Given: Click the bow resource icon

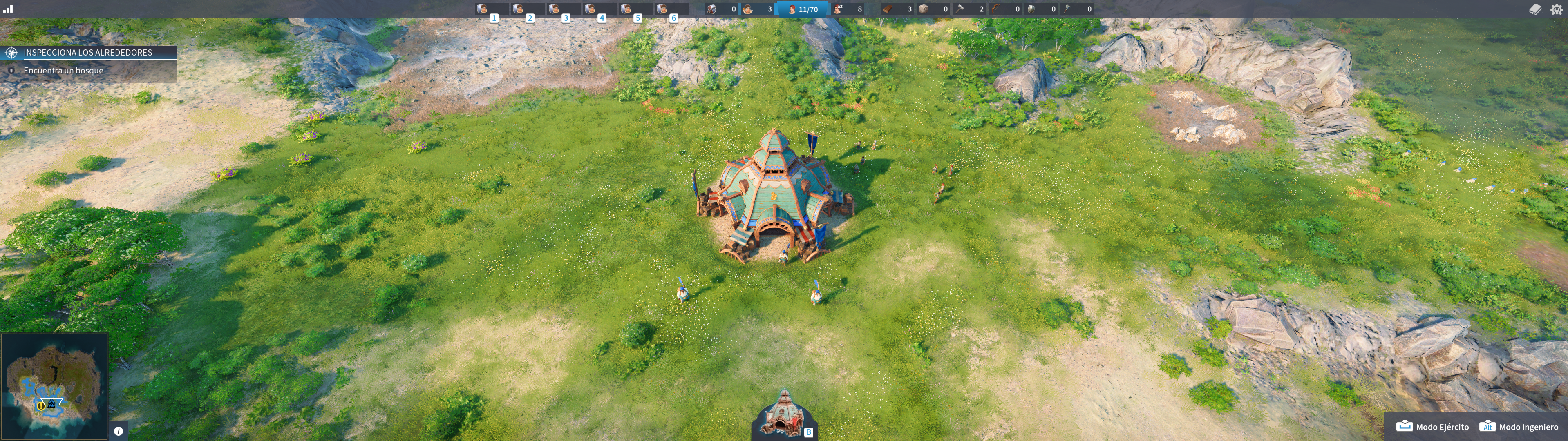Looking at the screenshot, I should (x=996, y=9).
